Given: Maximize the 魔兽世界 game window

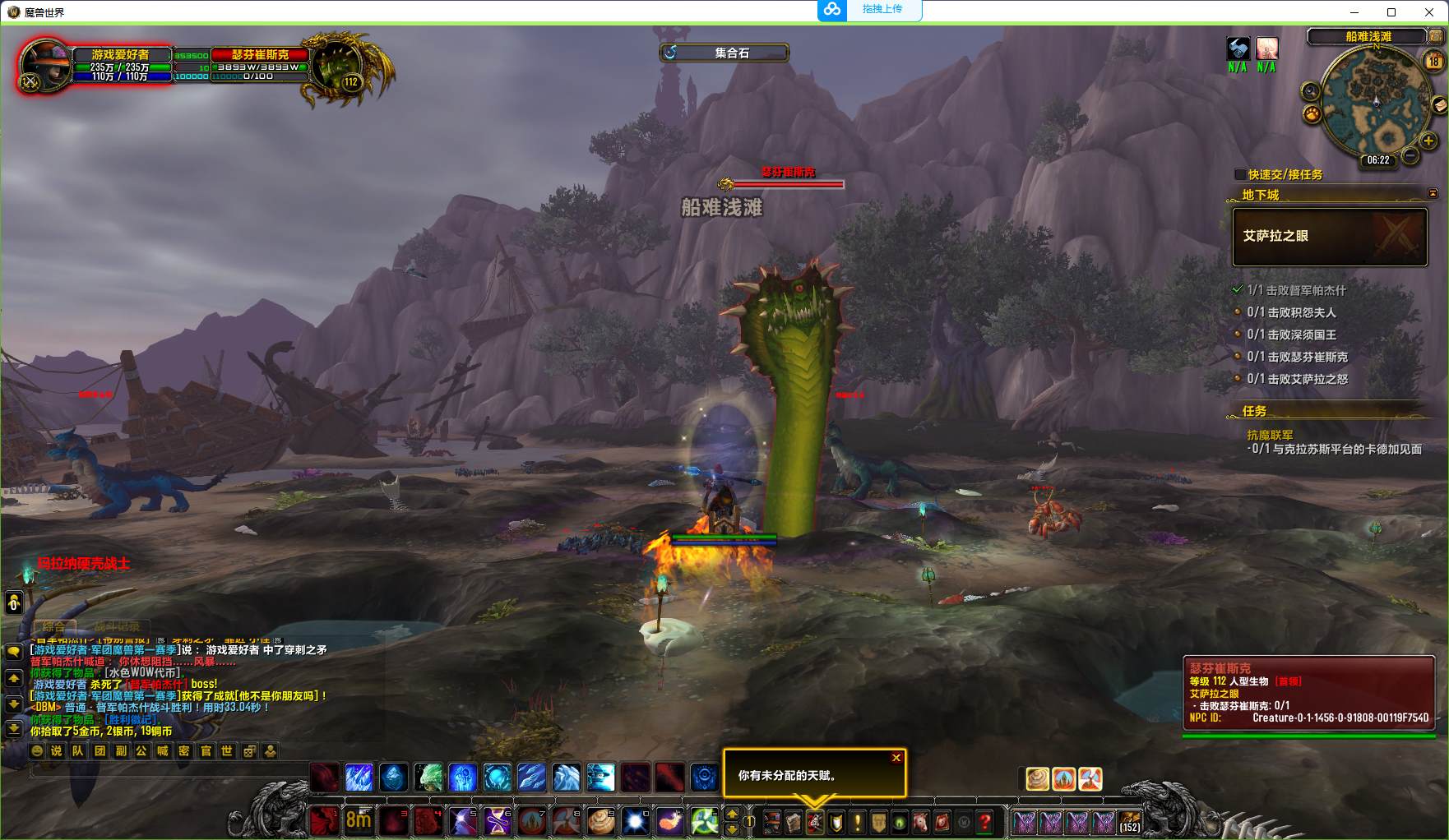Looking at the screenshot, I should pyautogui.click(x=1391, y=12).
